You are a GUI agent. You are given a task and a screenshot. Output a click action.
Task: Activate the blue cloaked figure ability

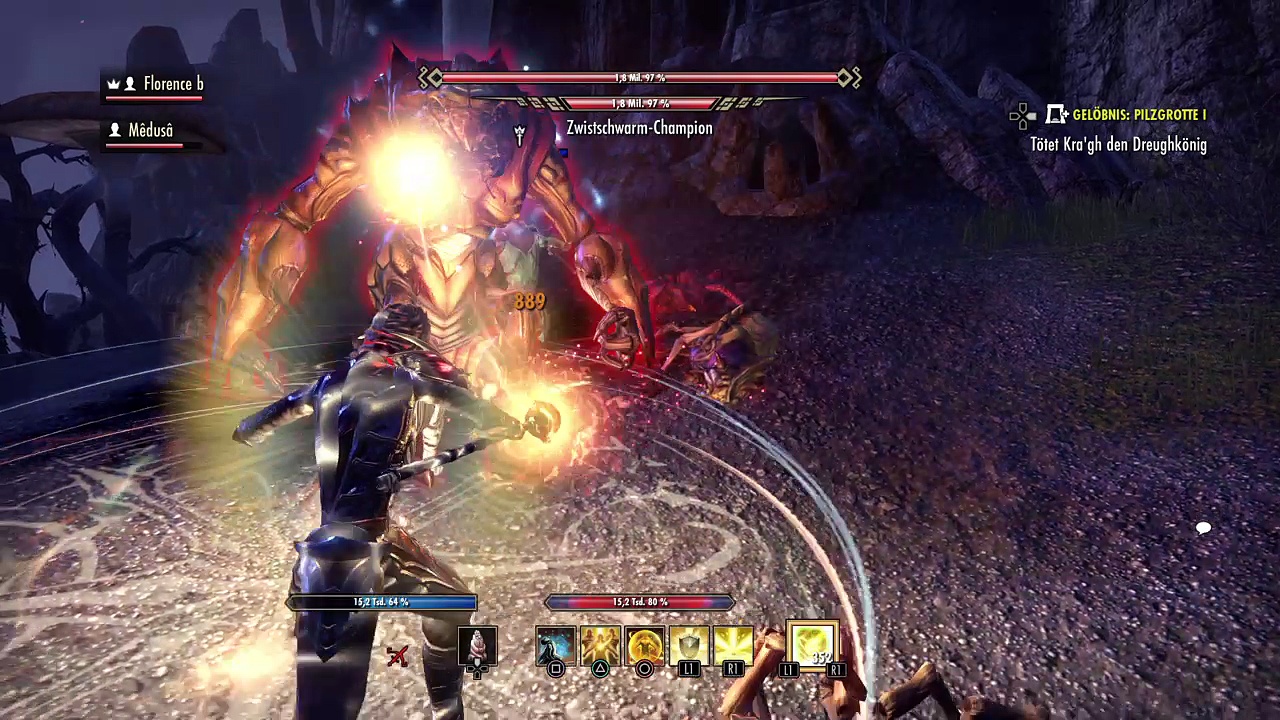click(556, 645)
